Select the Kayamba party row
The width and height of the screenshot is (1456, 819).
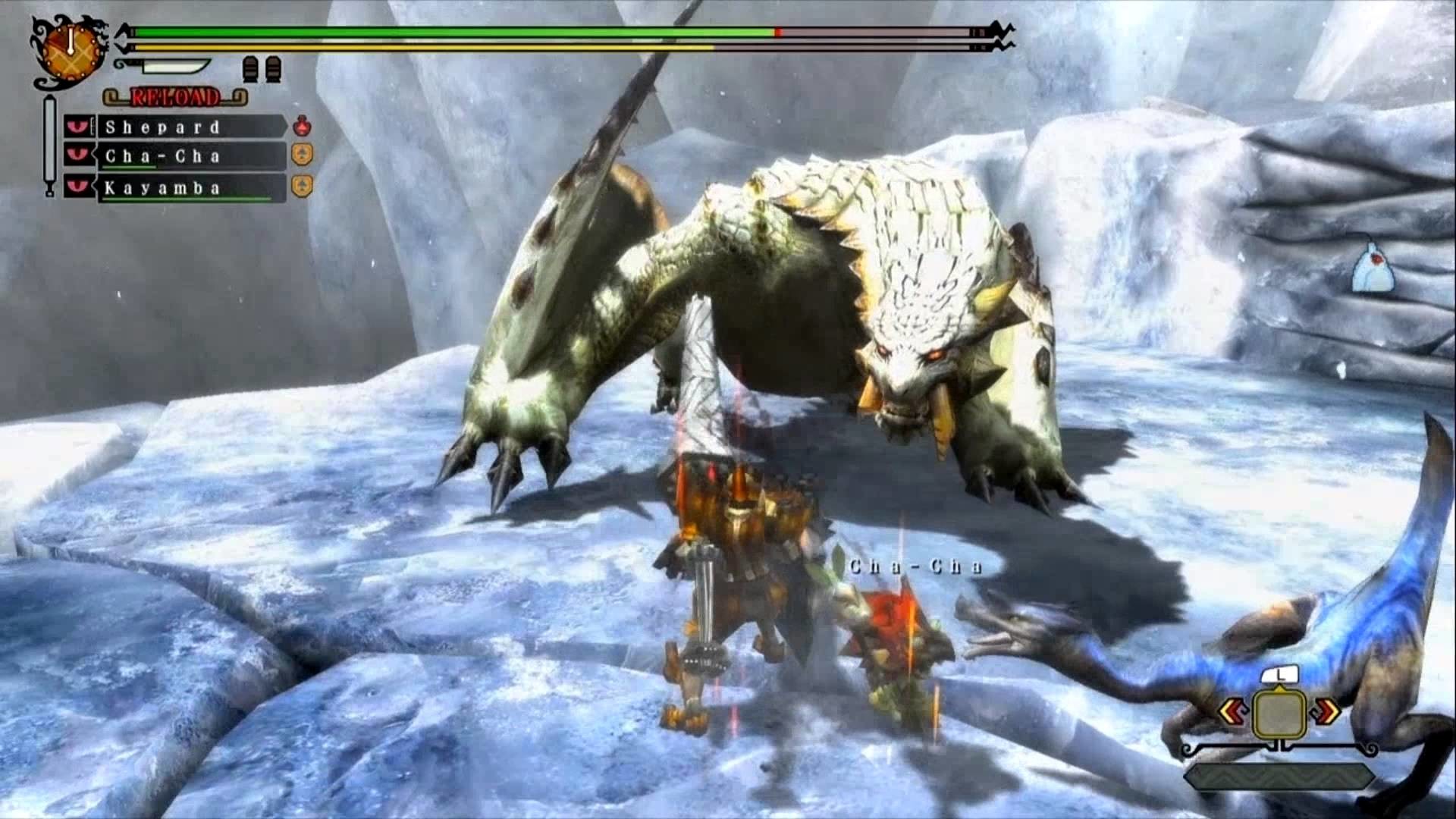(190, 188)
